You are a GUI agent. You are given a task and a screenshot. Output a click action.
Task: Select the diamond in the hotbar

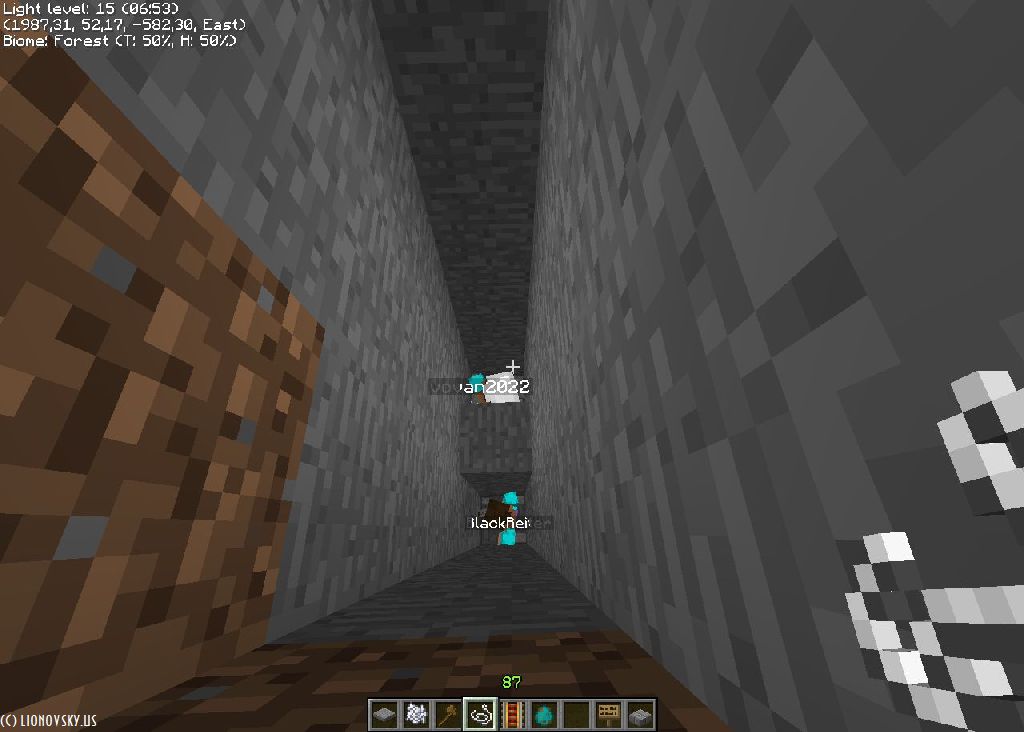[x=544, y=715]
